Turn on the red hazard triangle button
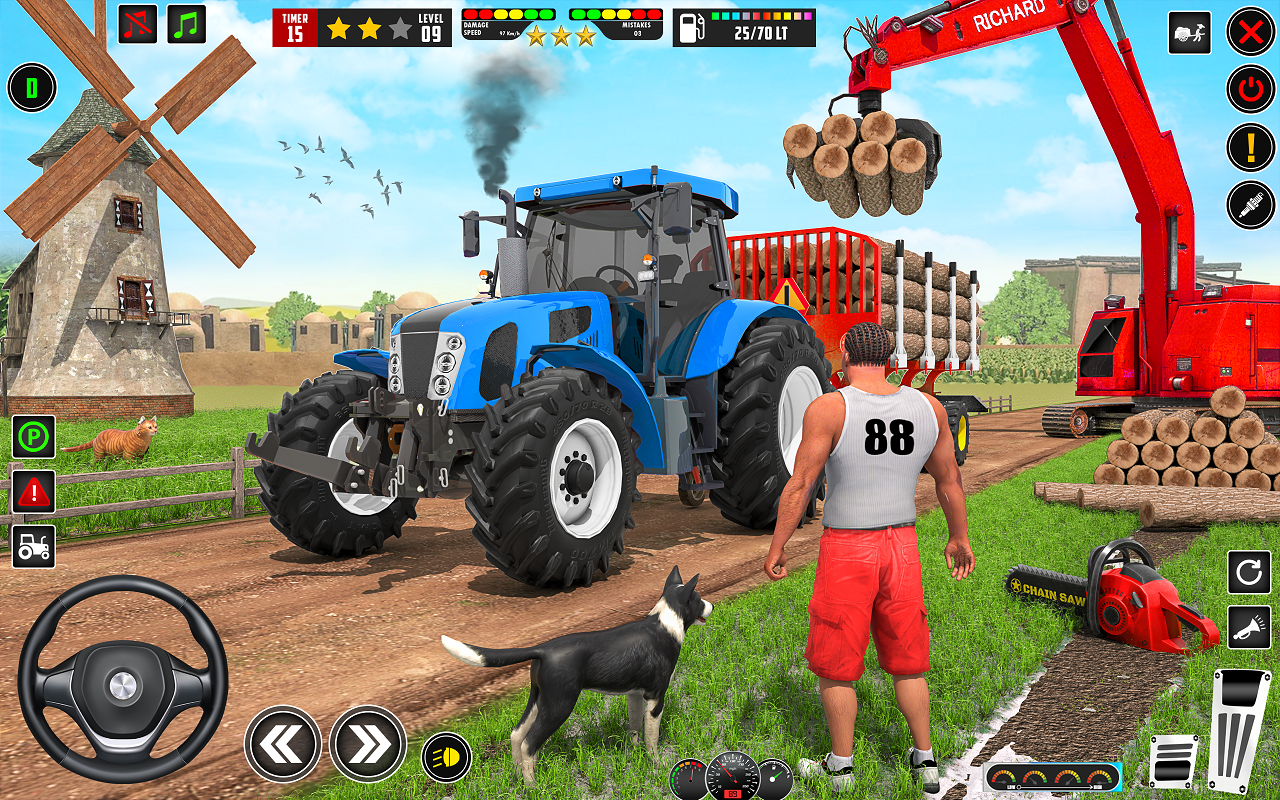 pos(34,491)
